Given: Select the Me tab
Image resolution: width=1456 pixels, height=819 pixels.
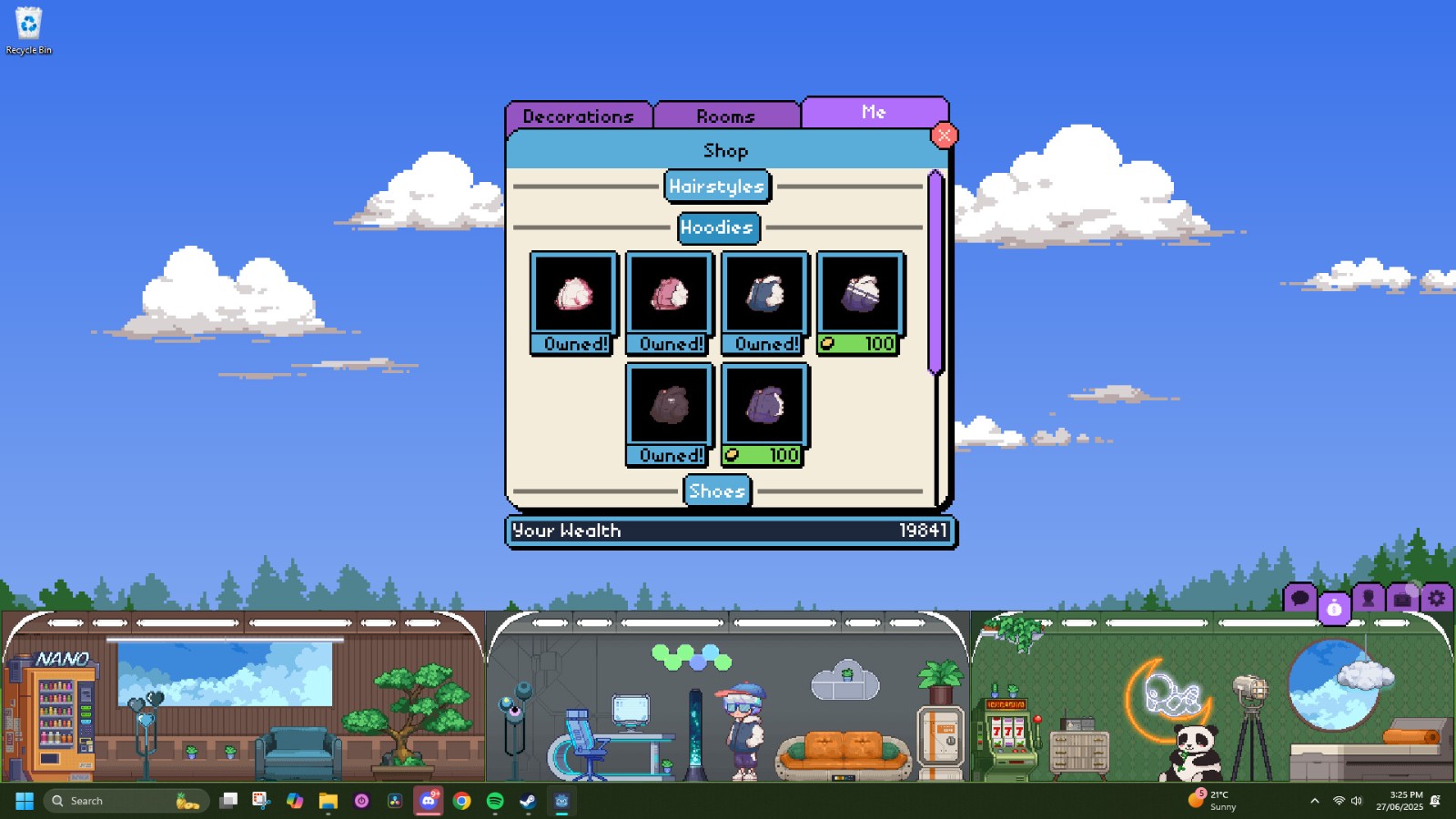Looking at the screenshot, I should [x=874, y=112].
